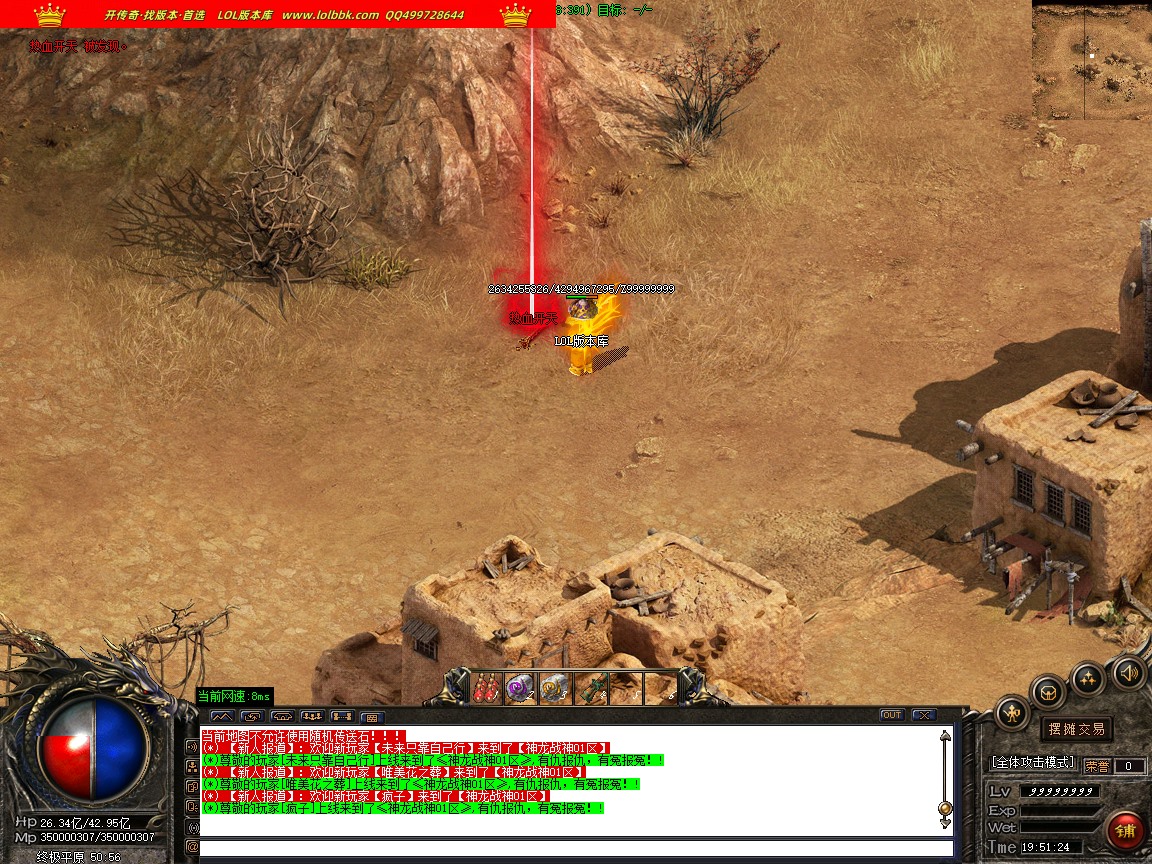Screen dimensions: 1152x864
Task: Select the green item in the quickbar
Action: (591, 688)
